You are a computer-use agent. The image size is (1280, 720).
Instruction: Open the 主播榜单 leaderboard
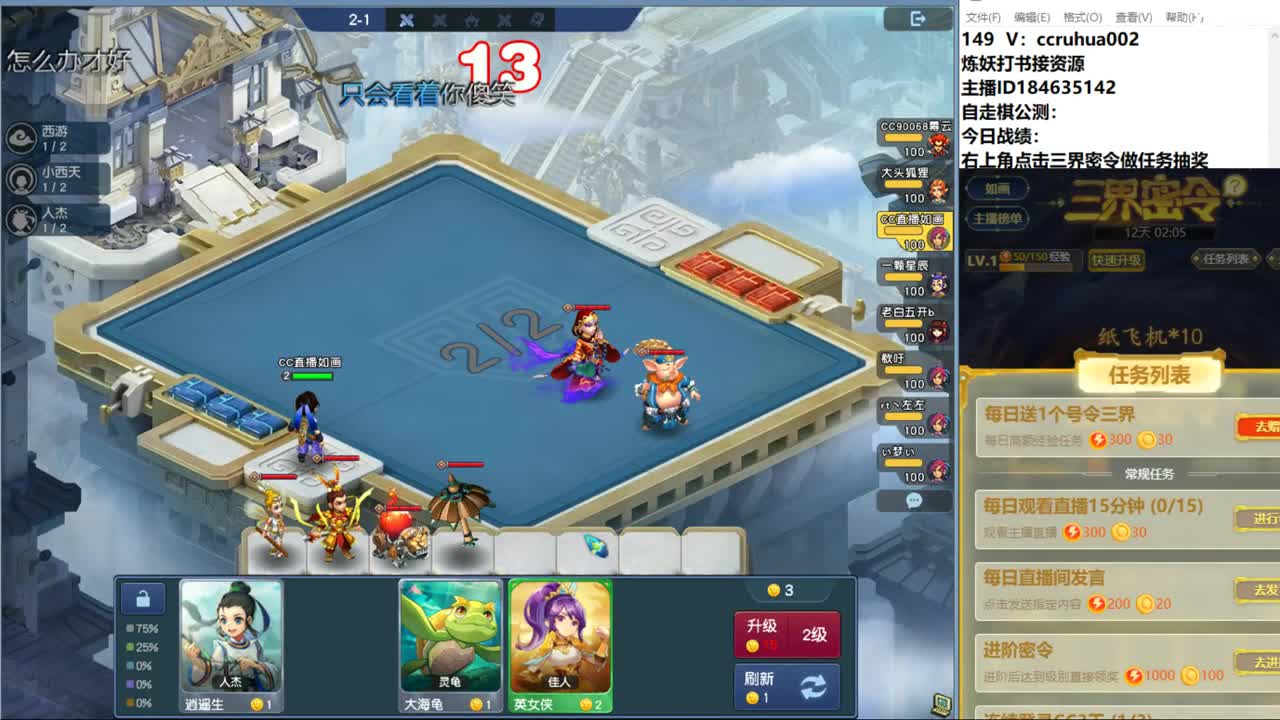(999, 219)
